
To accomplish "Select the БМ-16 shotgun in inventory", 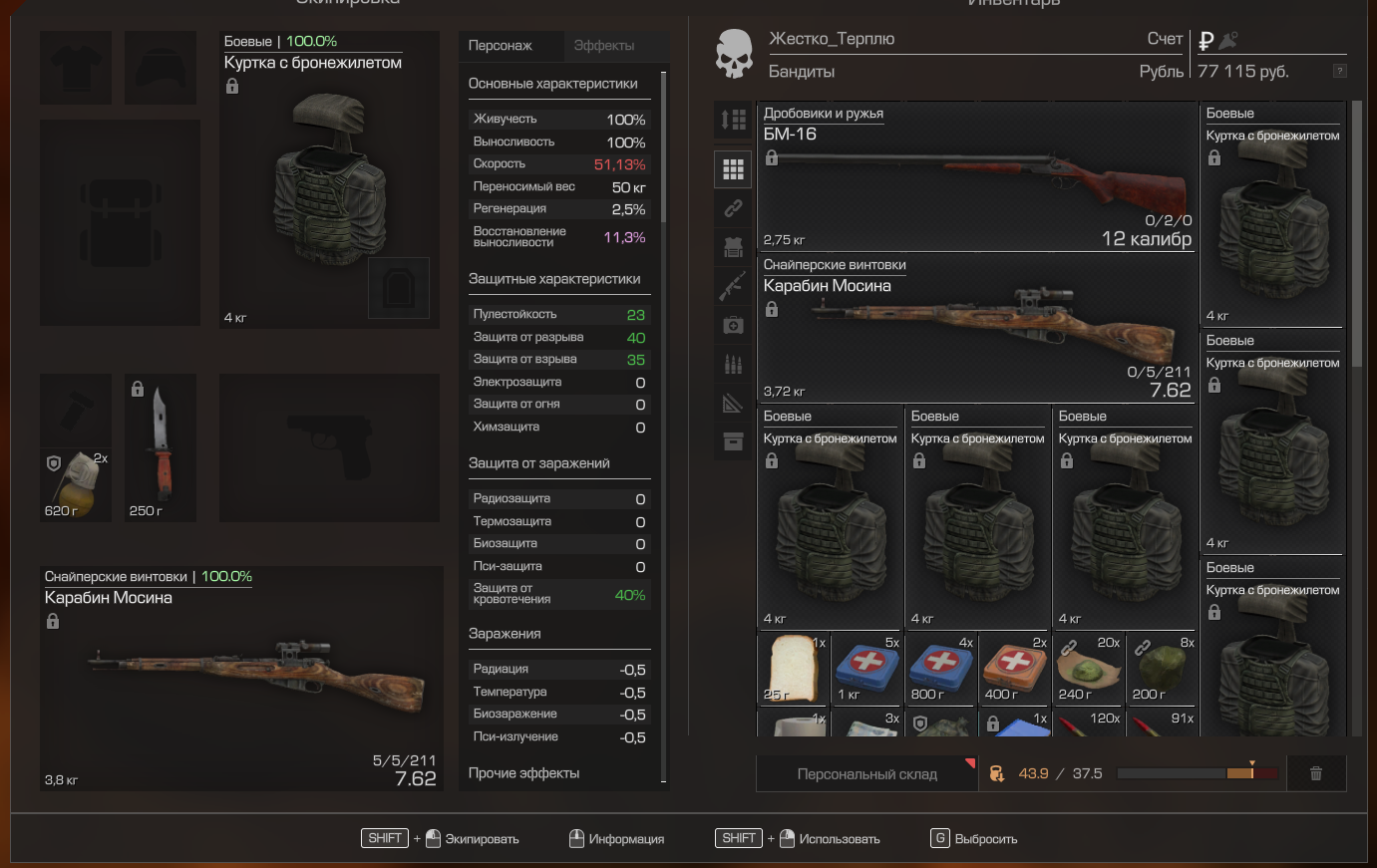I will point(977,177).
